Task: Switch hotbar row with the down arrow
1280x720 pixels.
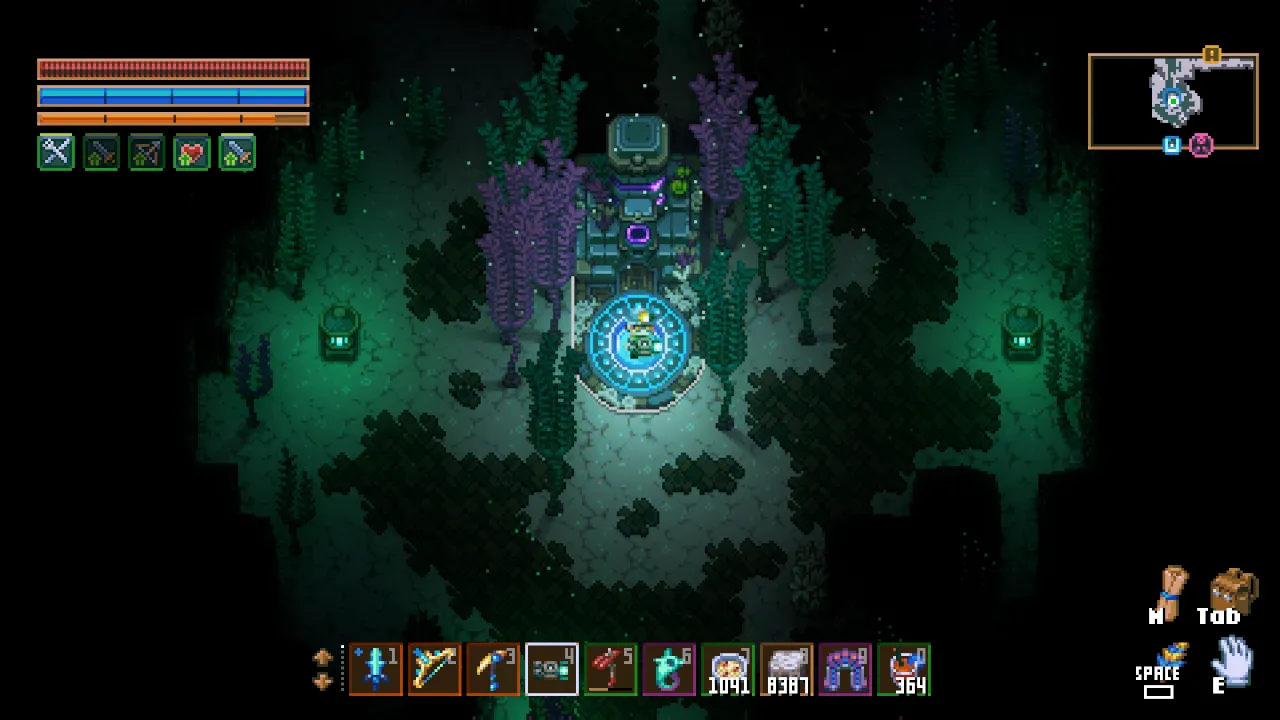Action: click(322, 681)
